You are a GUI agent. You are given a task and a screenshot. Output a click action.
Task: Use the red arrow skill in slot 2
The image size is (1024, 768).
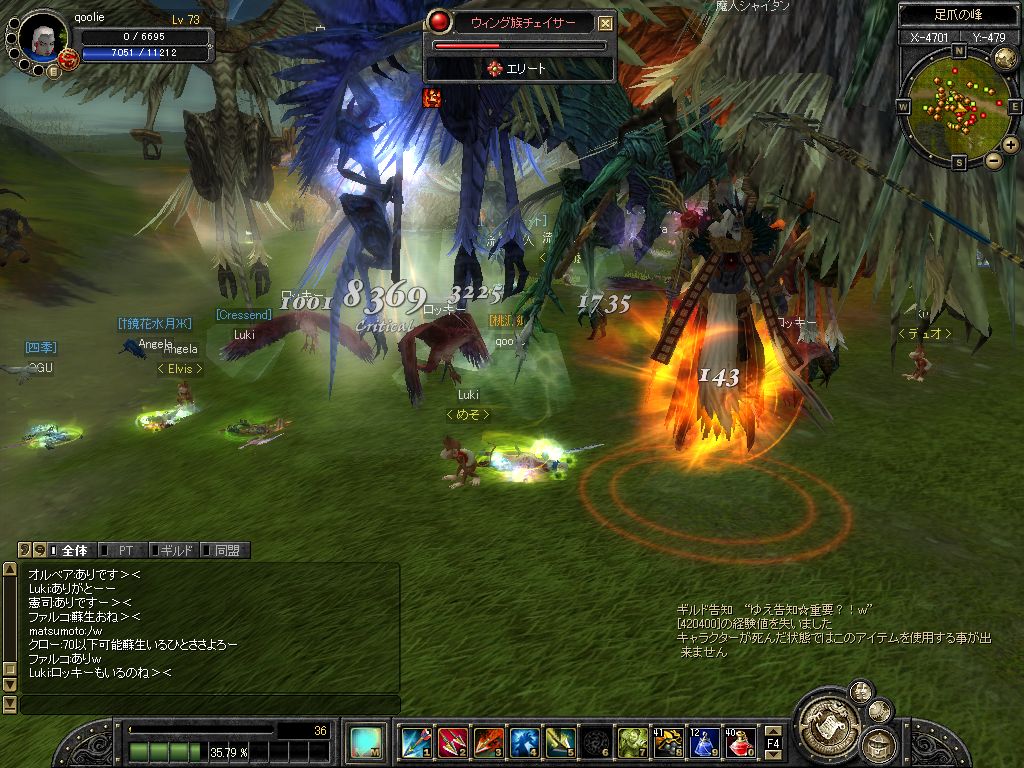pyautogui.click(x=452, y=742)
